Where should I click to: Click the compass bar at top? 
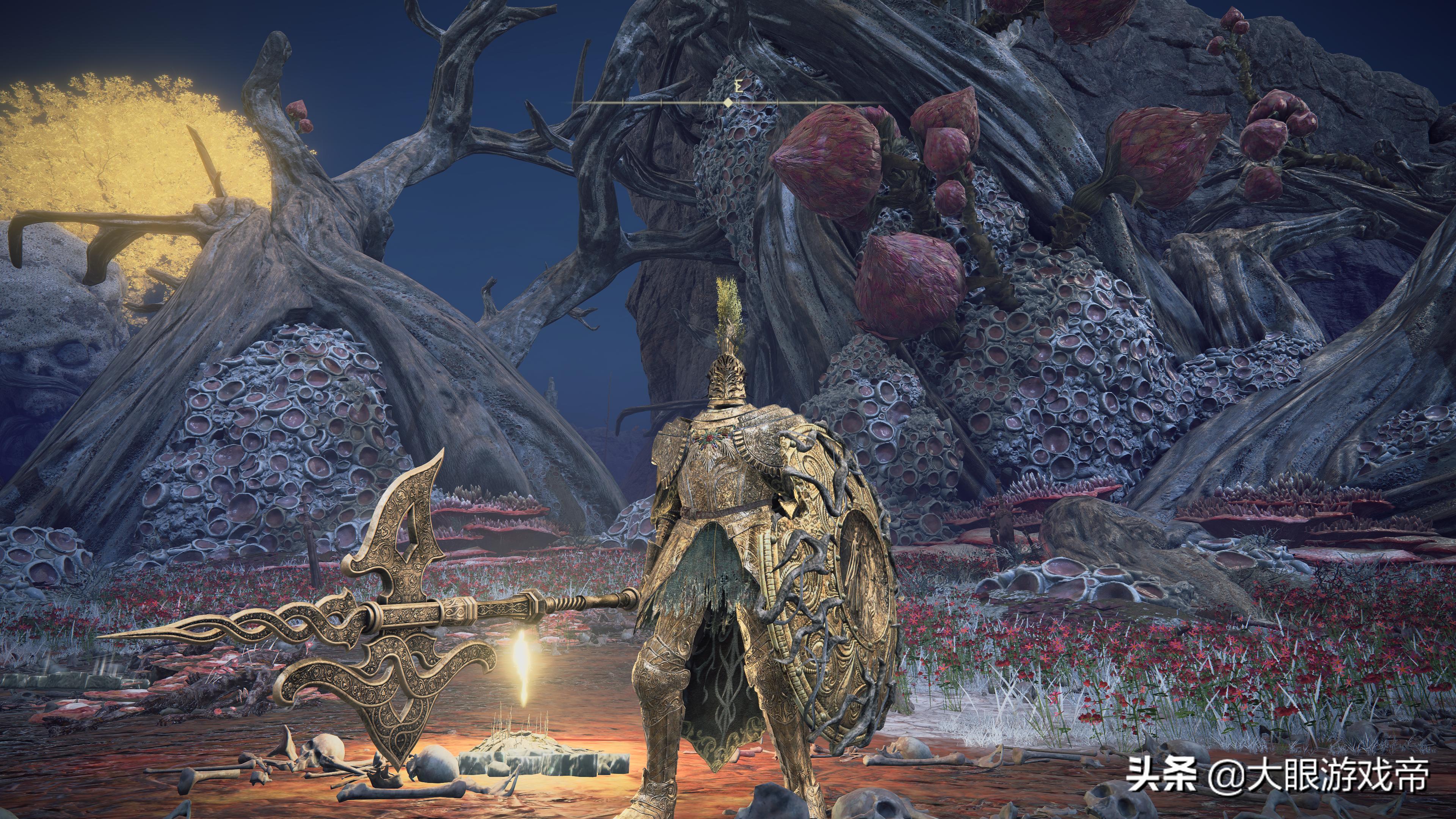pyautogui.click(x=728, y=102)
